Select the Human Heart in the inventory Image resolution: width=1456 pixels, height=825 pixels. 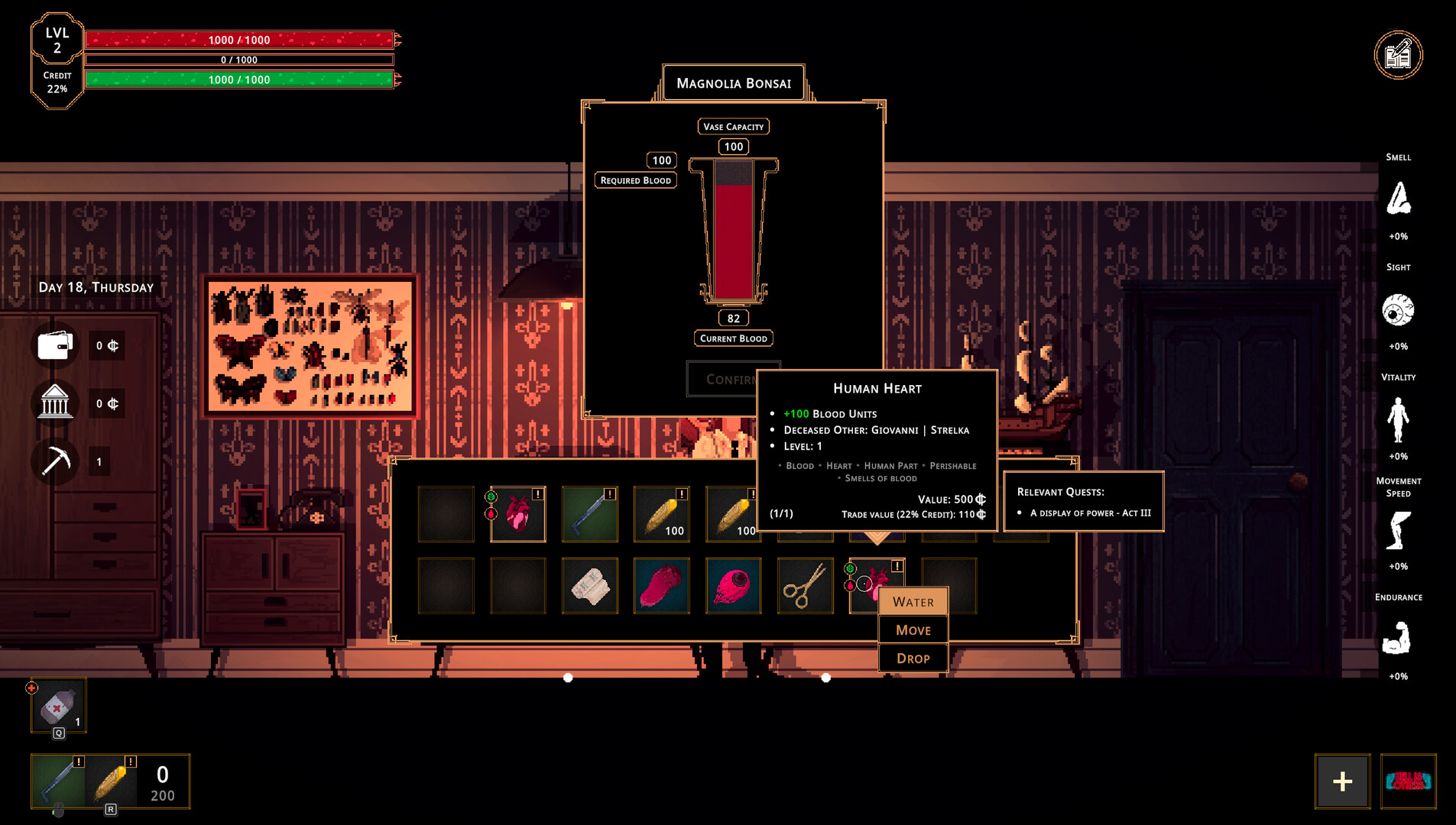click(x=518, y=513)
